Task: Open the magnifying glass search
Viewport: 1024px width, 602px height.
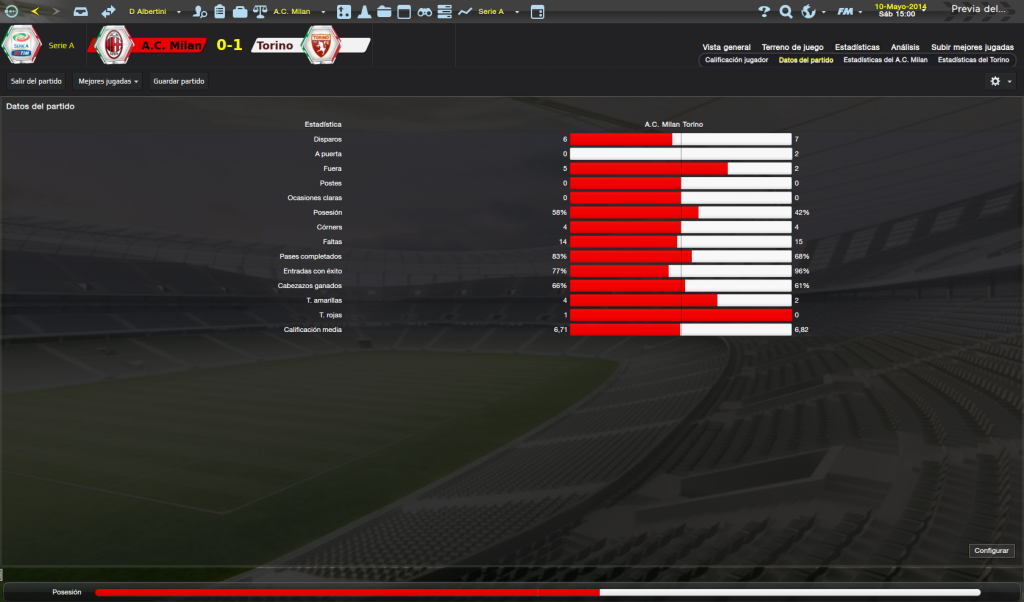Action: [786, 12]
